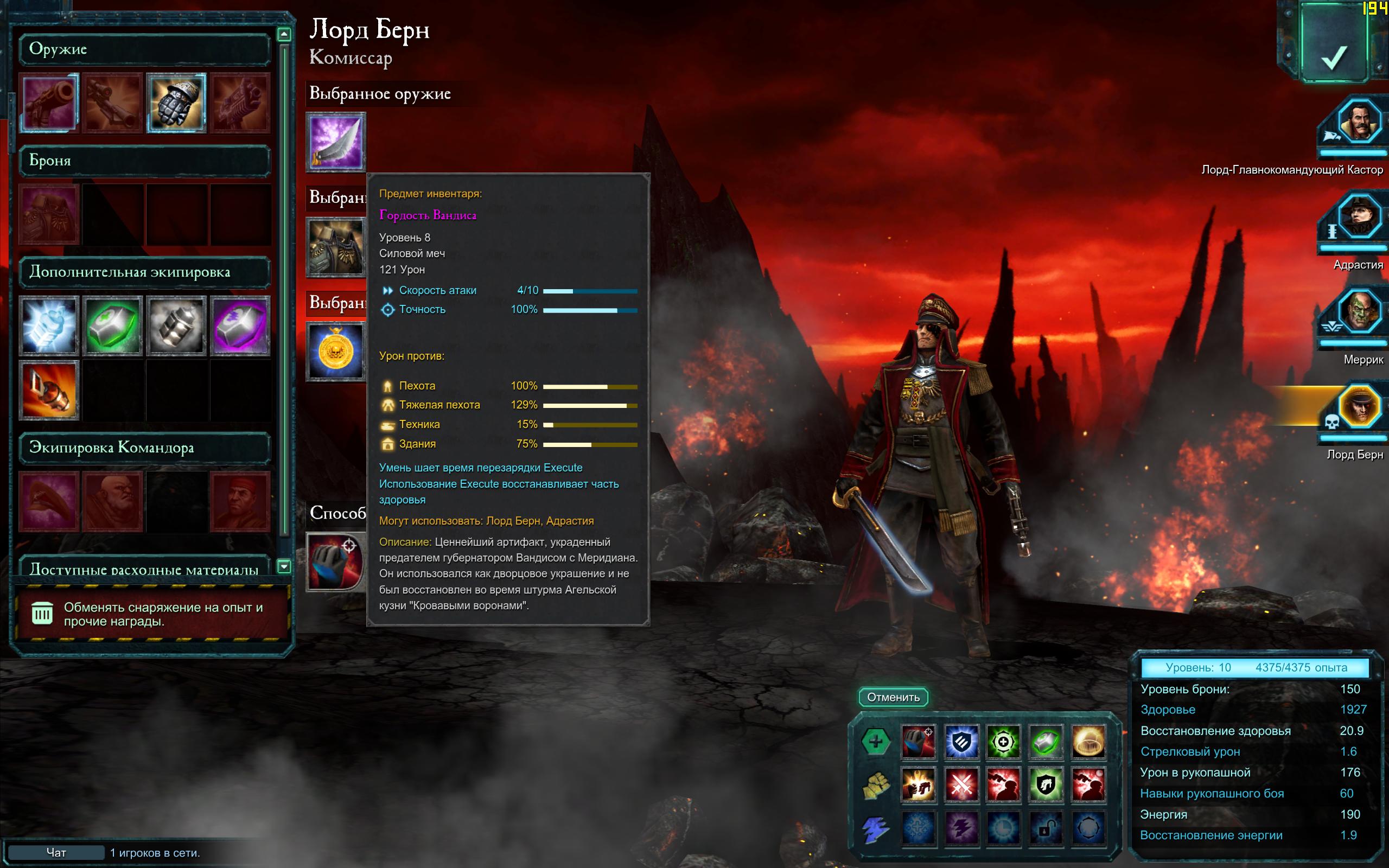Choose Меррик's hero portrait
This screenshot has height=868, width=1389.
coord(1358,312)
